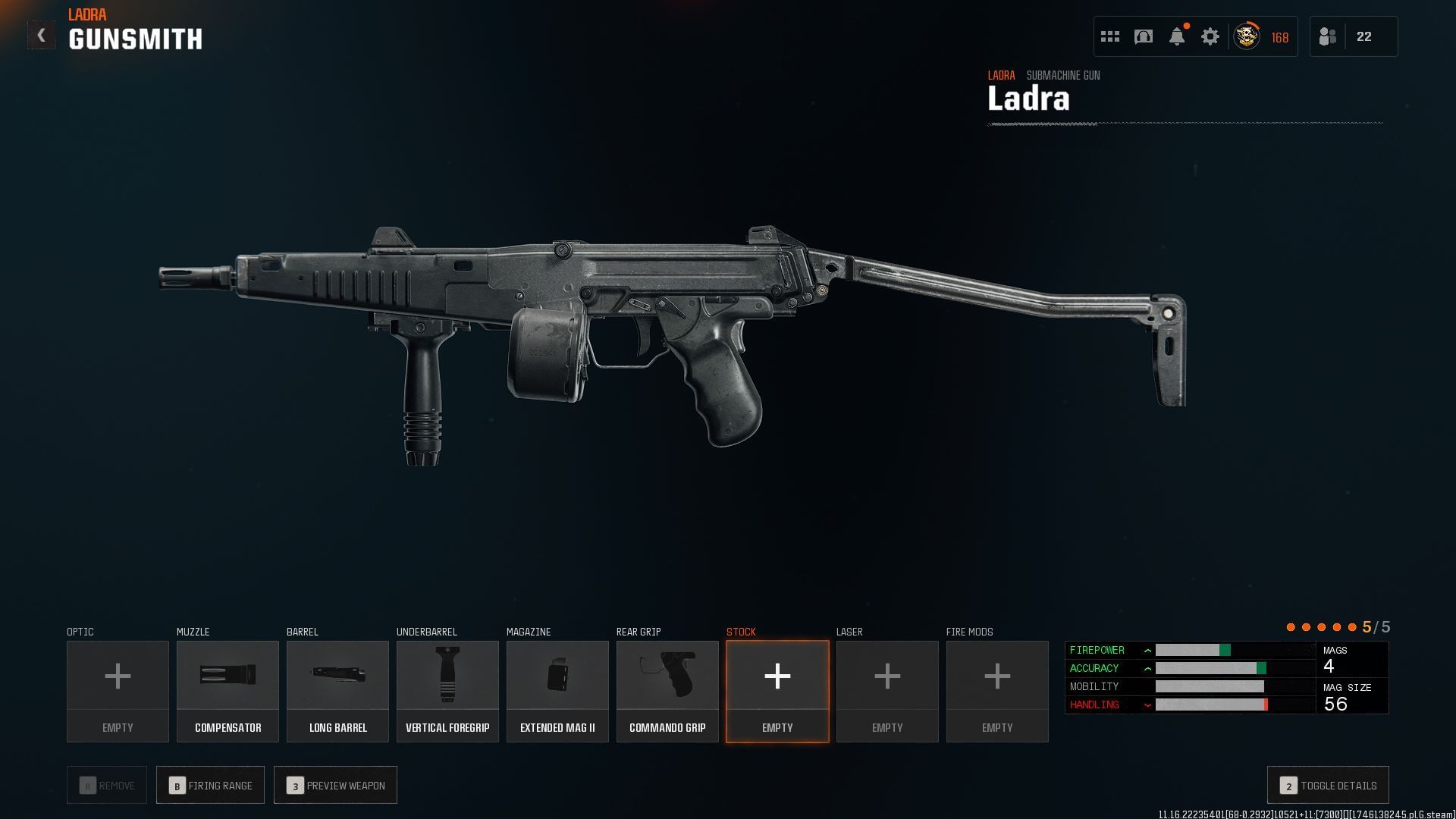
Task: Open the grid menu icon
Action: coord(1110,36)
